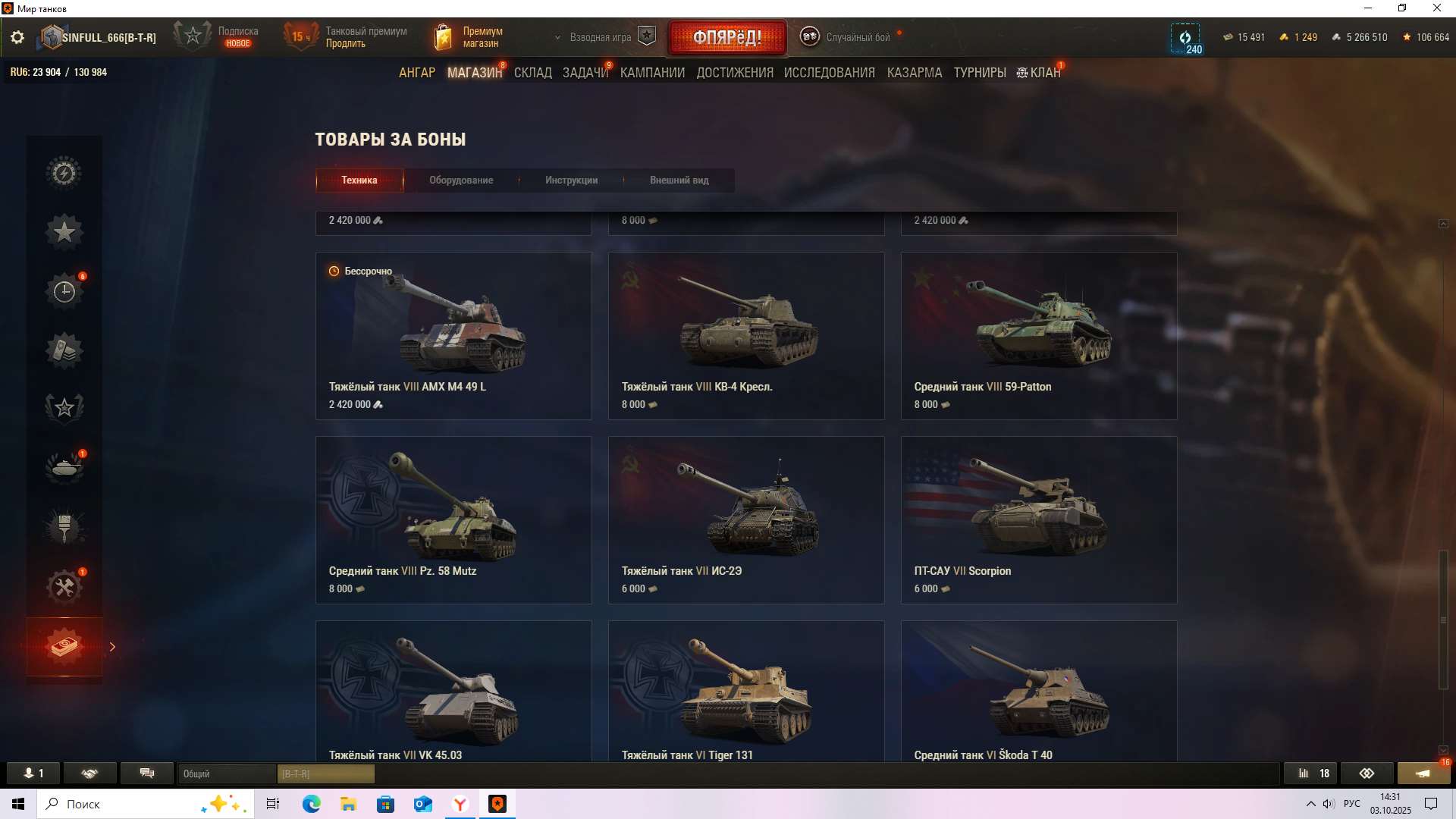The image size is (1456, 819).
Task: Select the paintbrush customization category in sidebar
Action: pos(64,526)
